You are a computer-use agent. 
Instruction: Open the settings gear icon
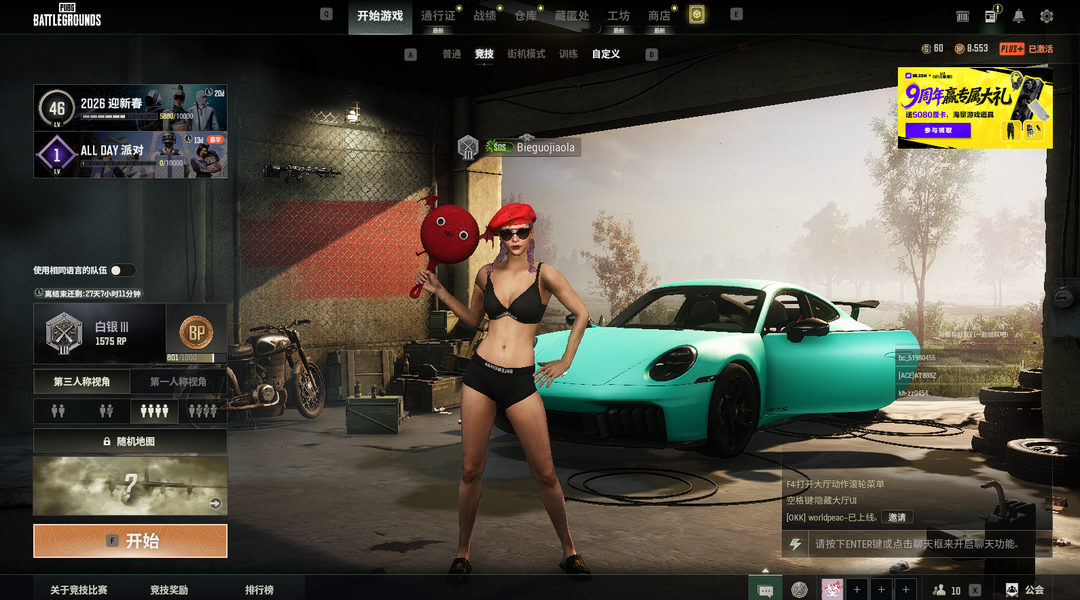(x=1046, y=16)
